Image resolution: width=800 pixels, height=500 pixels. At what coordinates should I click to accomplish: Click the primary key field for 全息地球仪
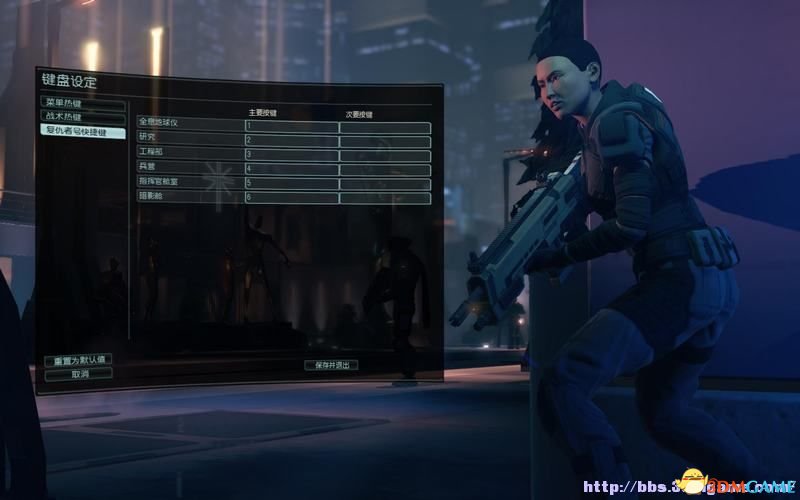pyautogui.click(x=291, y=127)
